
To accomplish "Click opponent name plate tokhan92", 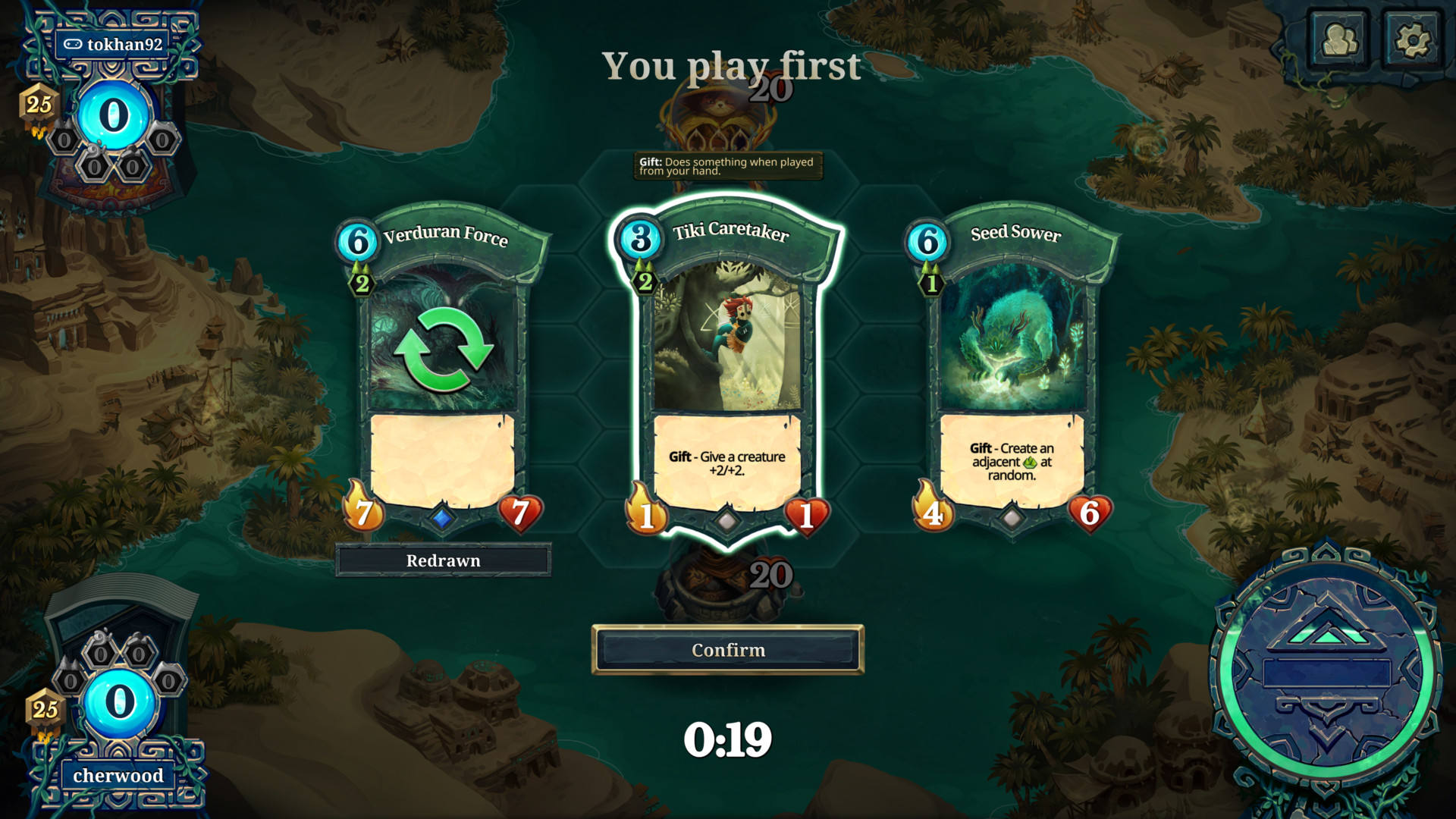I will point(114,44).
